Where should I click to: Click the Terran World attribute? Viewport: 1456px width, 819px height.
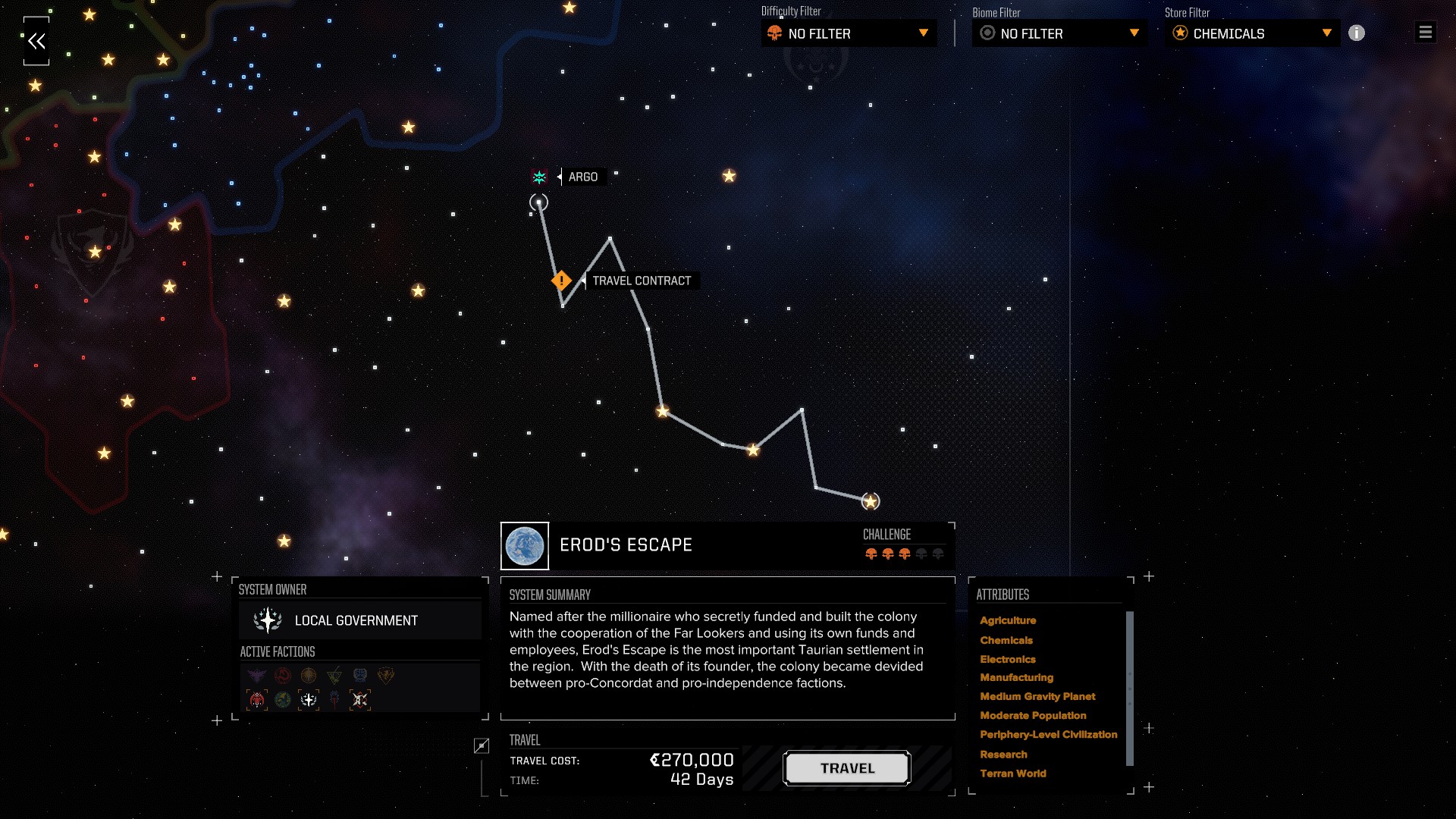(x=1012, y=773)
